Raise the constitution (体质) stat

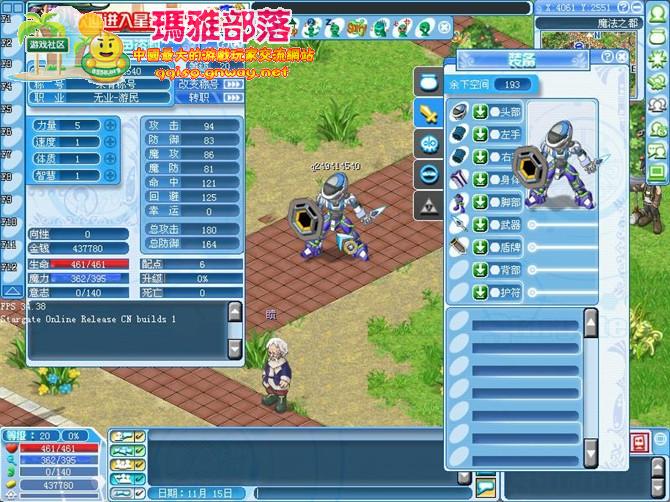tap(109, 158)
